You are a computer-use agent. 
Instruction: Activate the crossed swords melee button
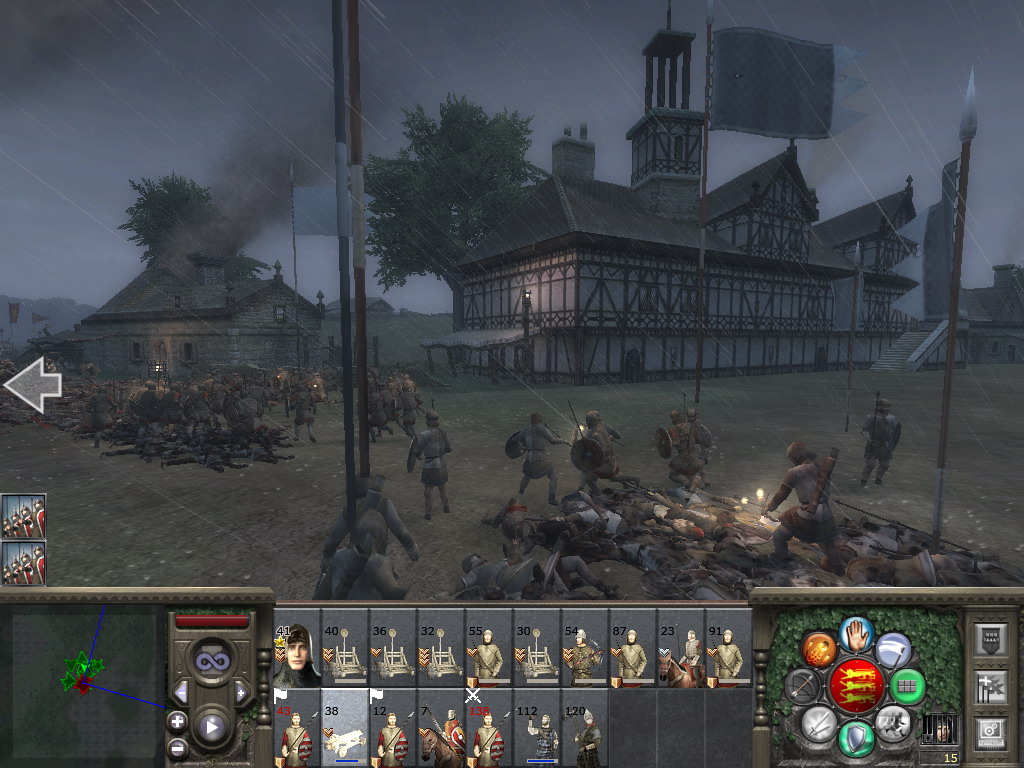(819, 722)
